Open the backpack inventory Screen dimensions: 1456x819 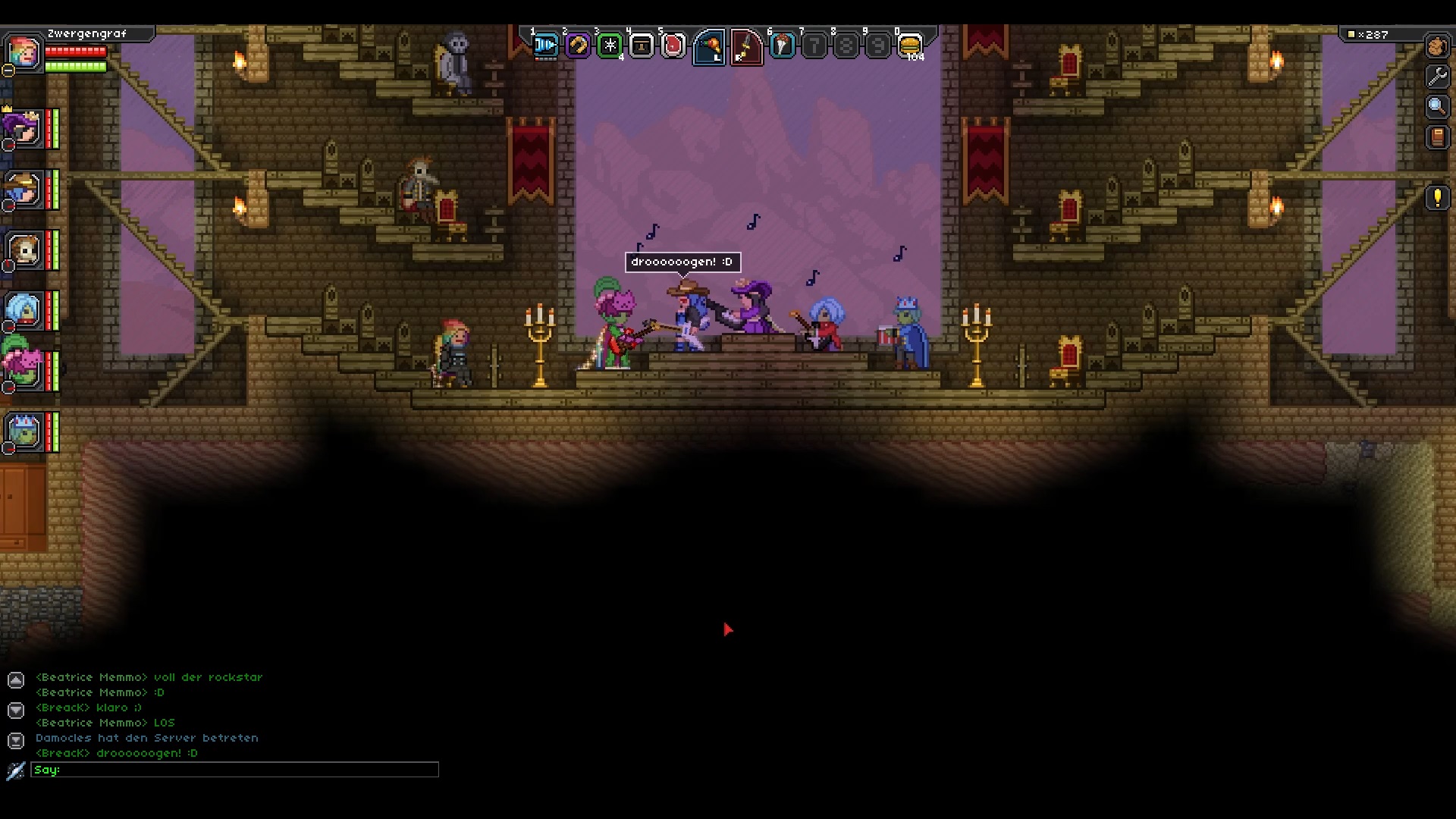click(1437, 45)
